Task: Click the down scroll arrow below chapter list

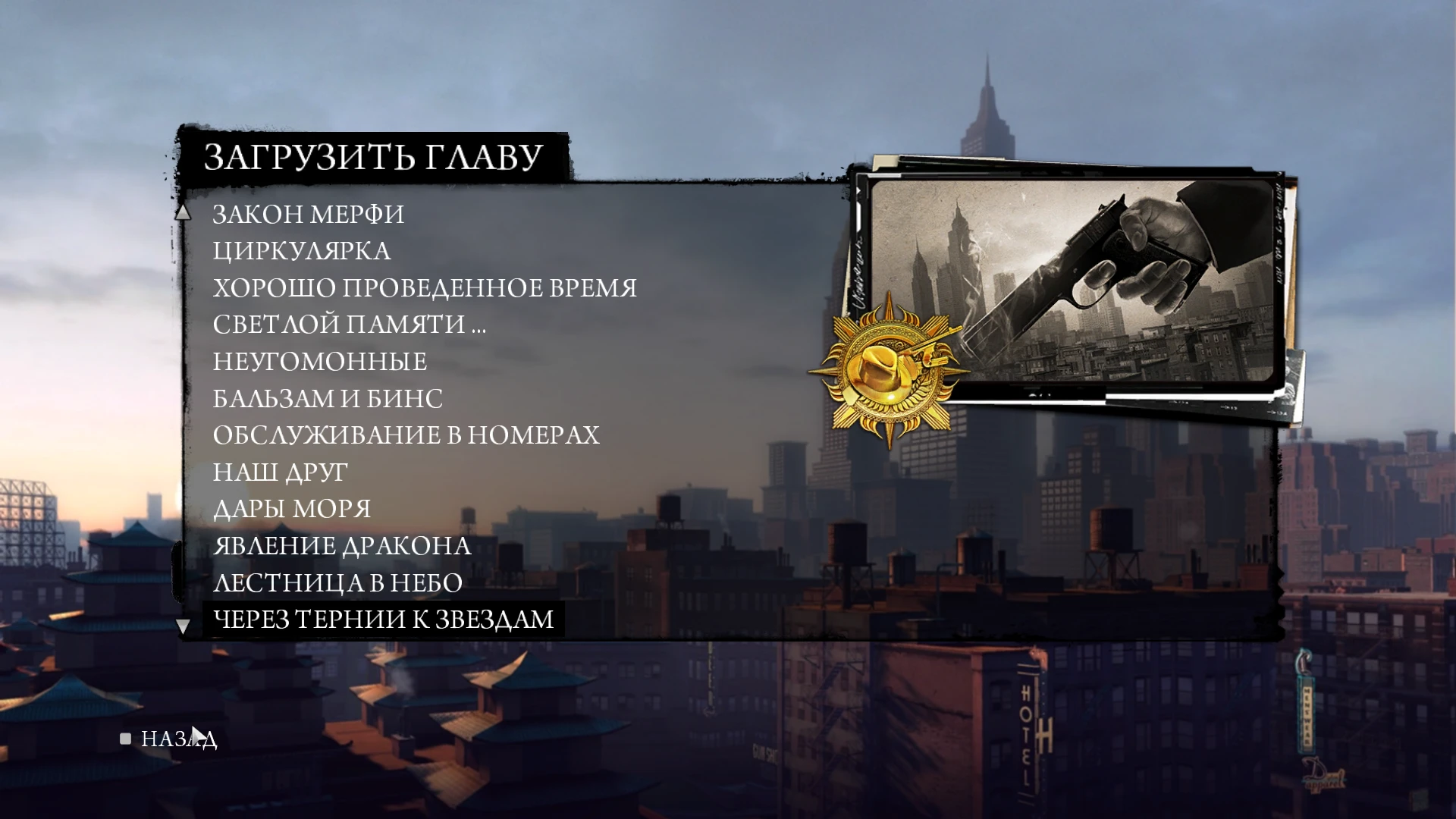Action: pyautogui.click(x=183, y=627)
